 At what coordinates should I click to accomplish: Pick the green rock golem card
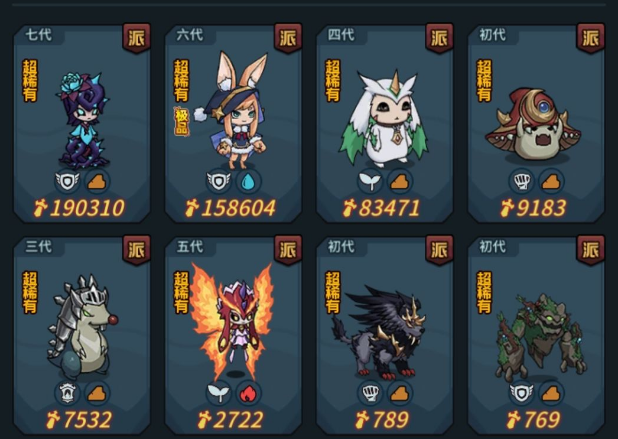(x=537, y=330)
